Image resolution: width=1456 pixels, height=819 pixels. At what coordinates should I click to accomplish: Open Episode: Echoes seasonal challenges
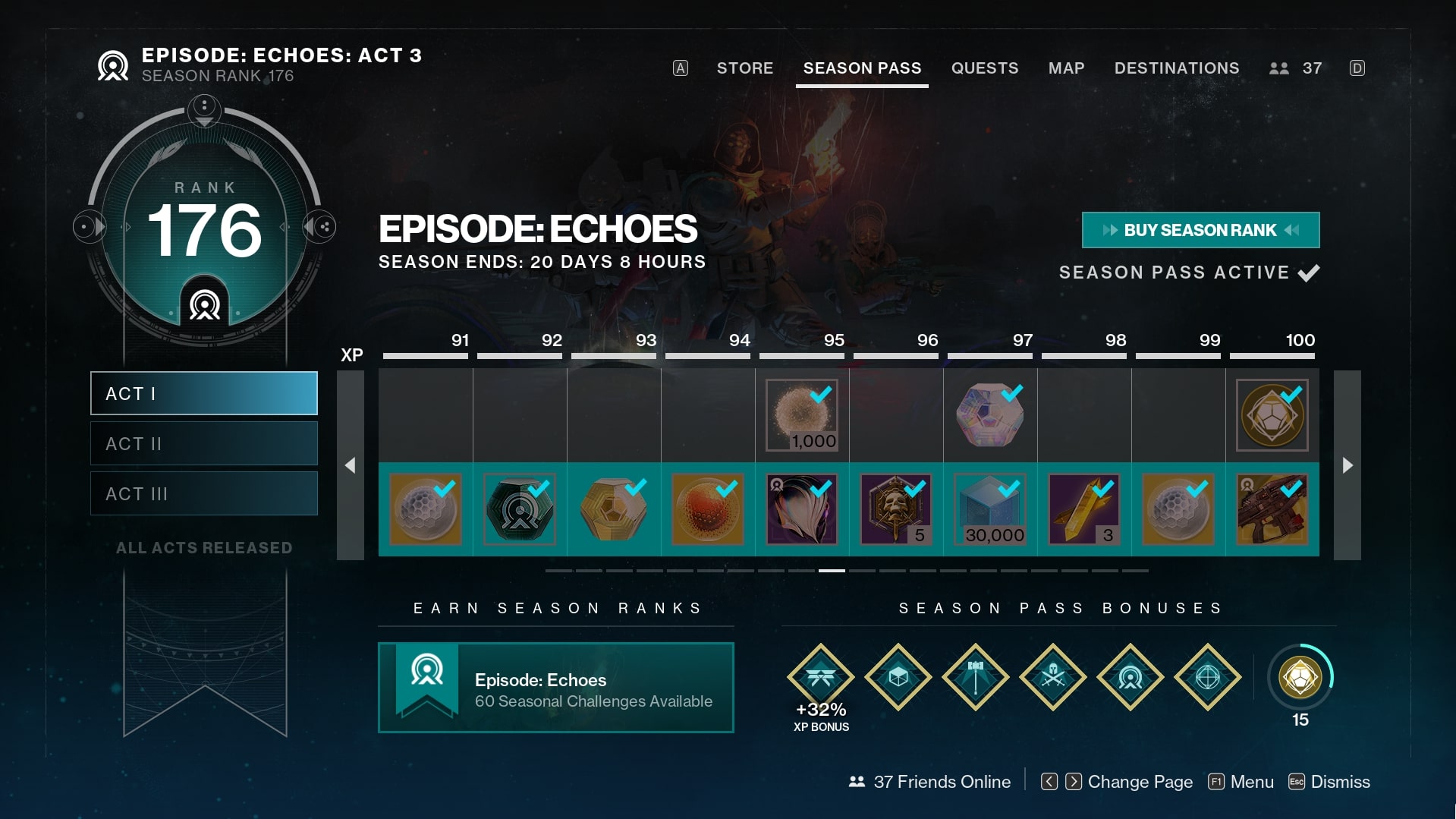coord(555,688)
